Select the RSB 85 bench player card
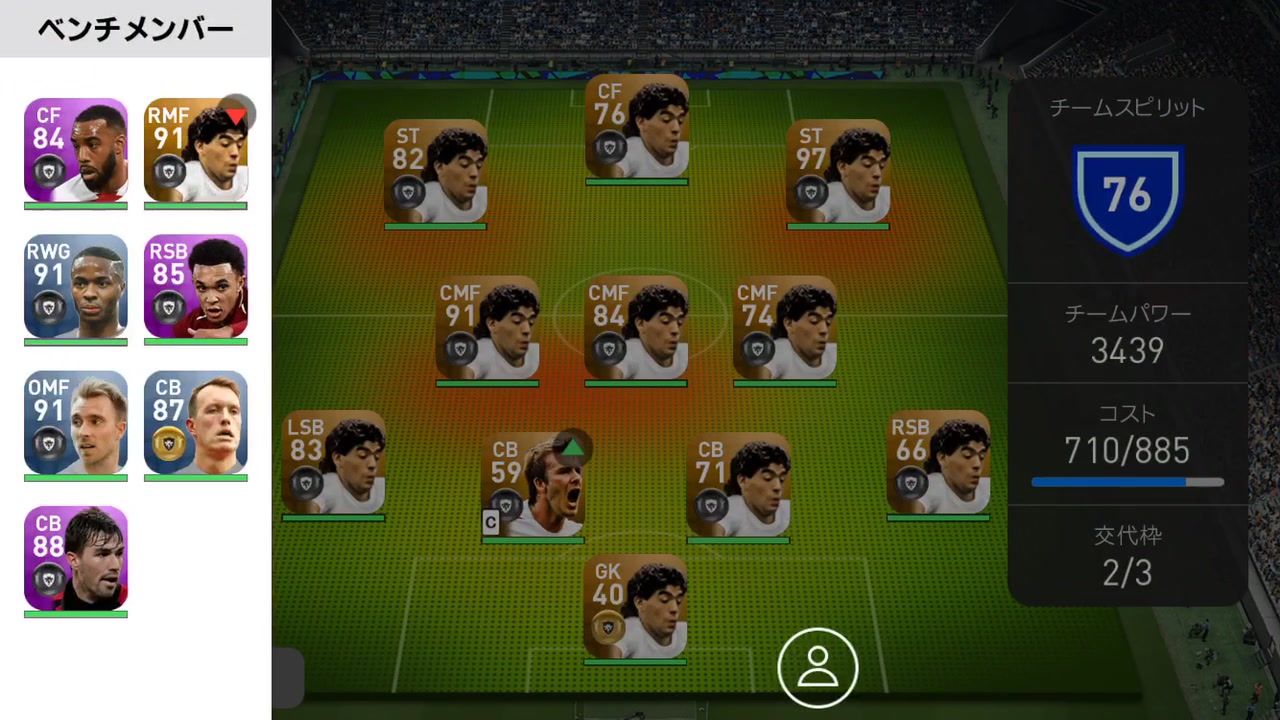1280x720 pixels. [196, 286]
